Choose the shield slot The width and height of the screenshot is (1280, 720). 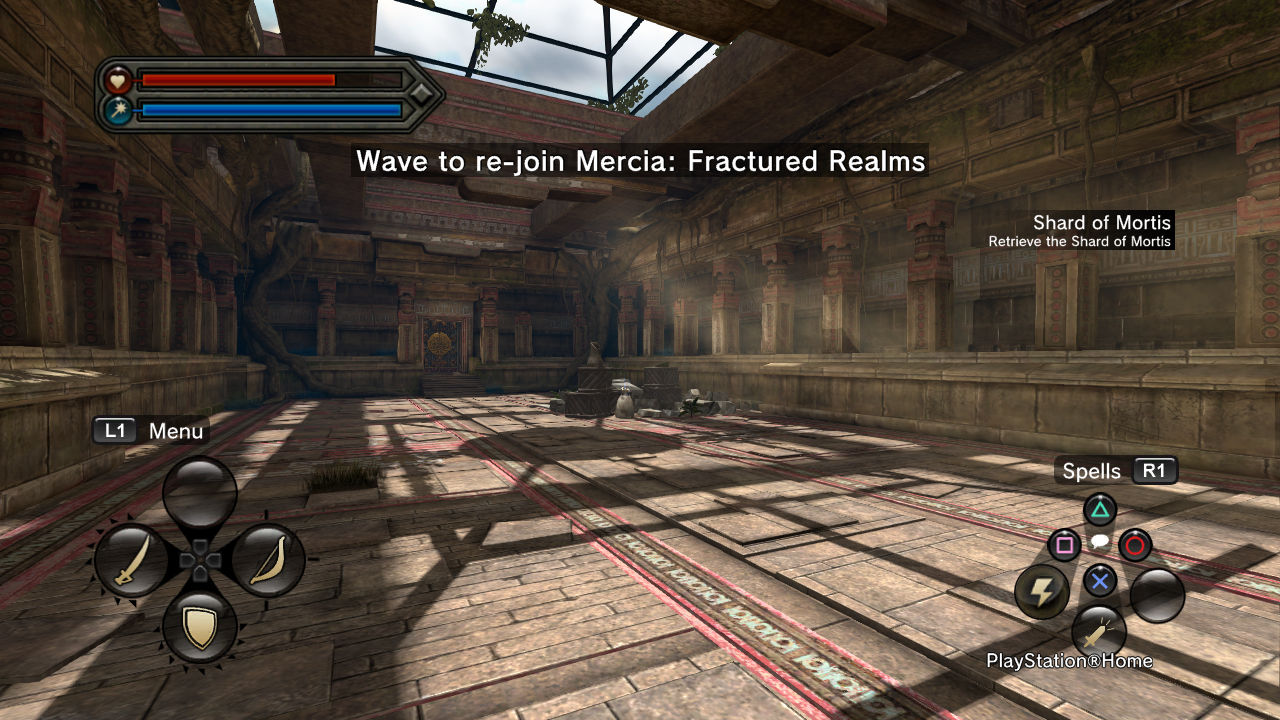tap(200, 627)
